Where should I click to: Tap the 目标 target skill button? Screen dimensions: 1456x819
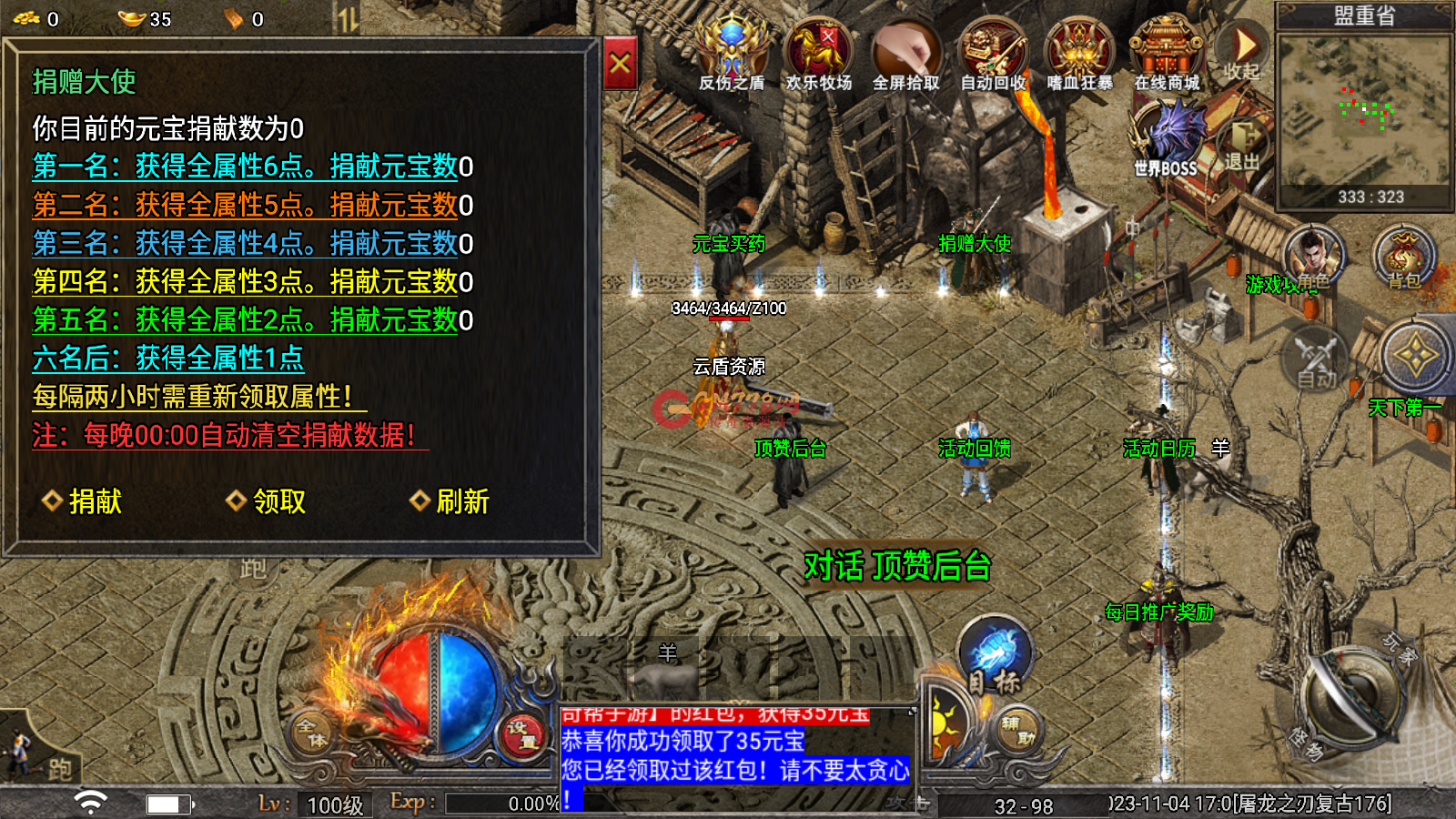click(x=996, y=653)
